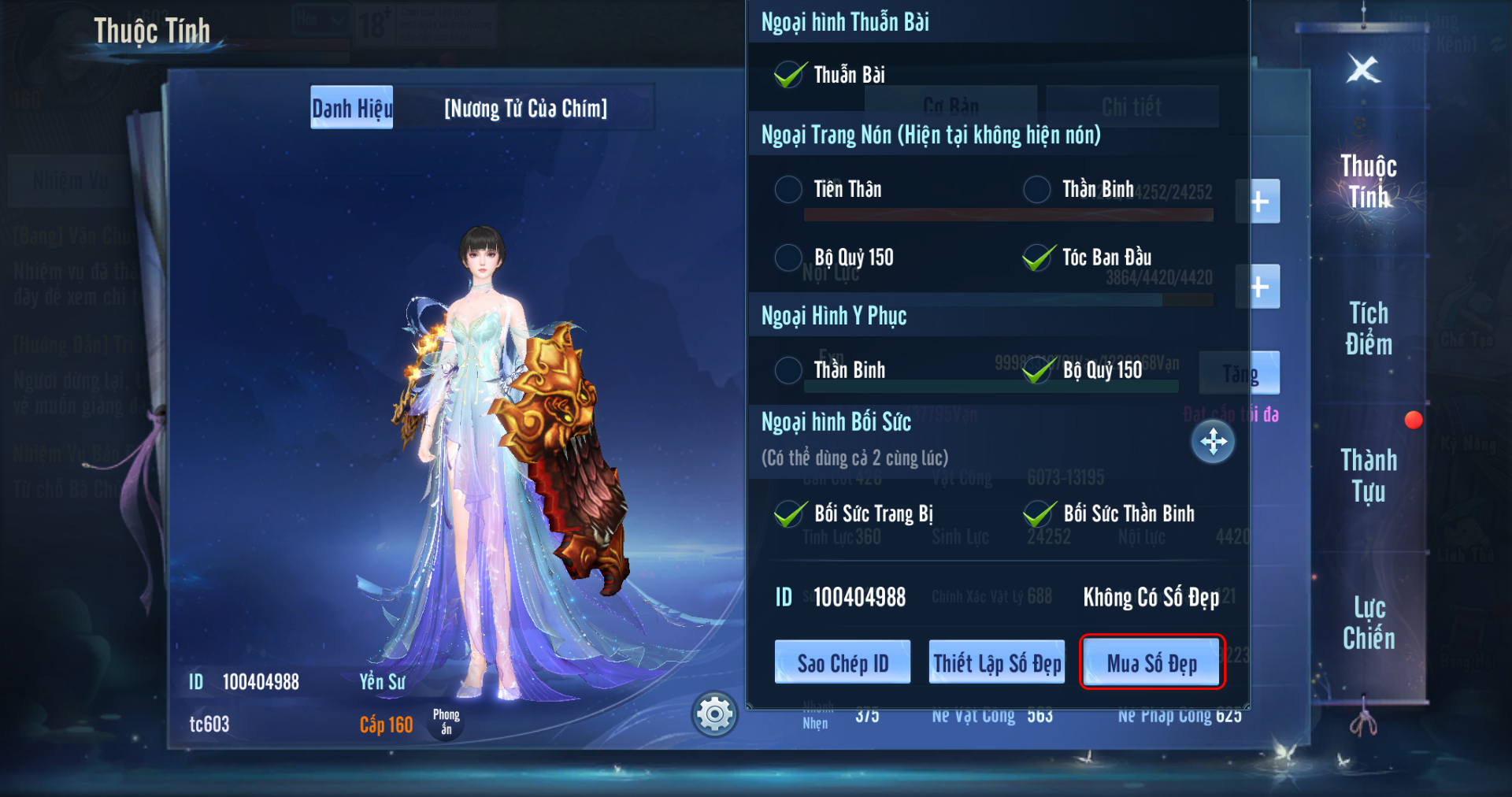Viewport: 1512px width, 797px height.
Task: Switch to the Lực Chiến tab
Action: coord(1369,622)
